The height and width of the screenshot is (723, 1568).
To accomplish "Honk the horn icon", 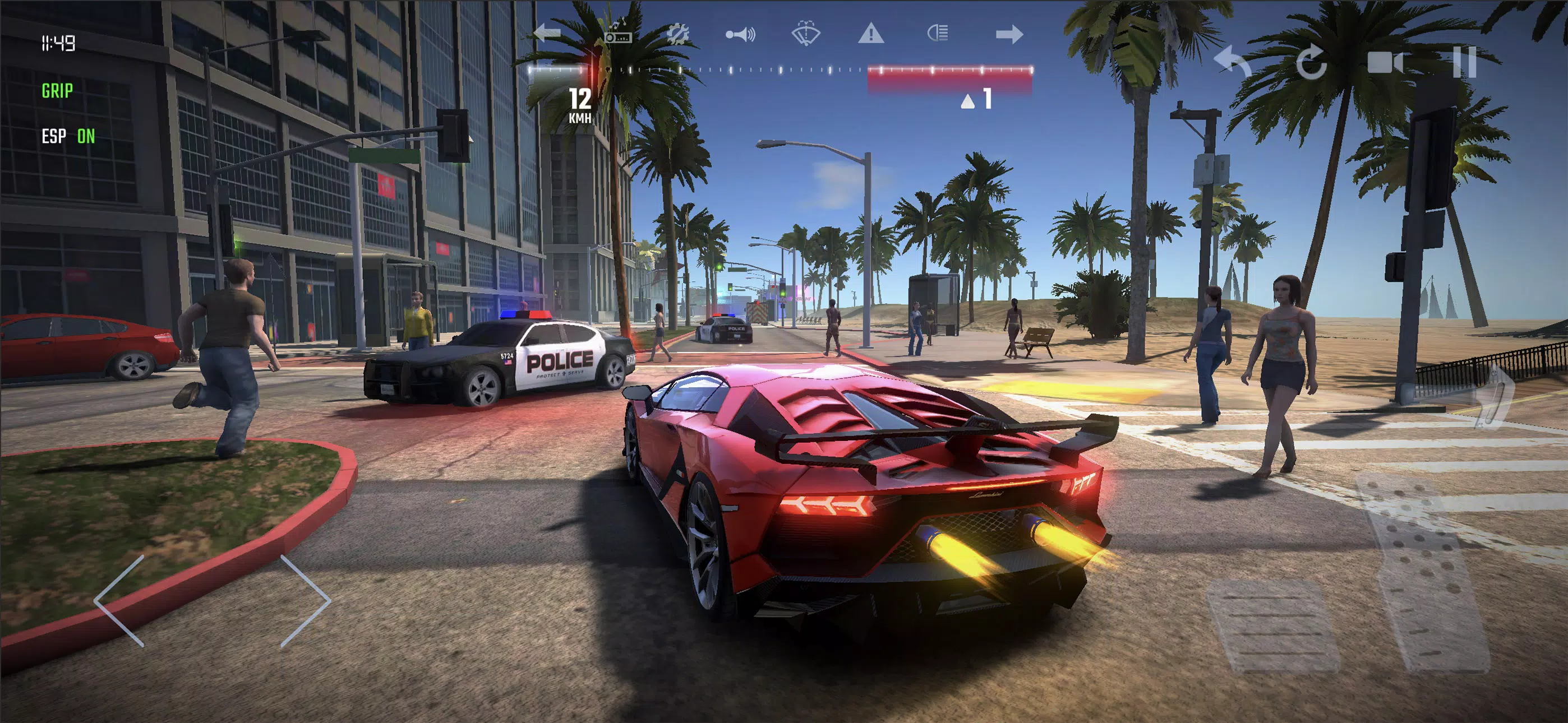I will point(740,34).
